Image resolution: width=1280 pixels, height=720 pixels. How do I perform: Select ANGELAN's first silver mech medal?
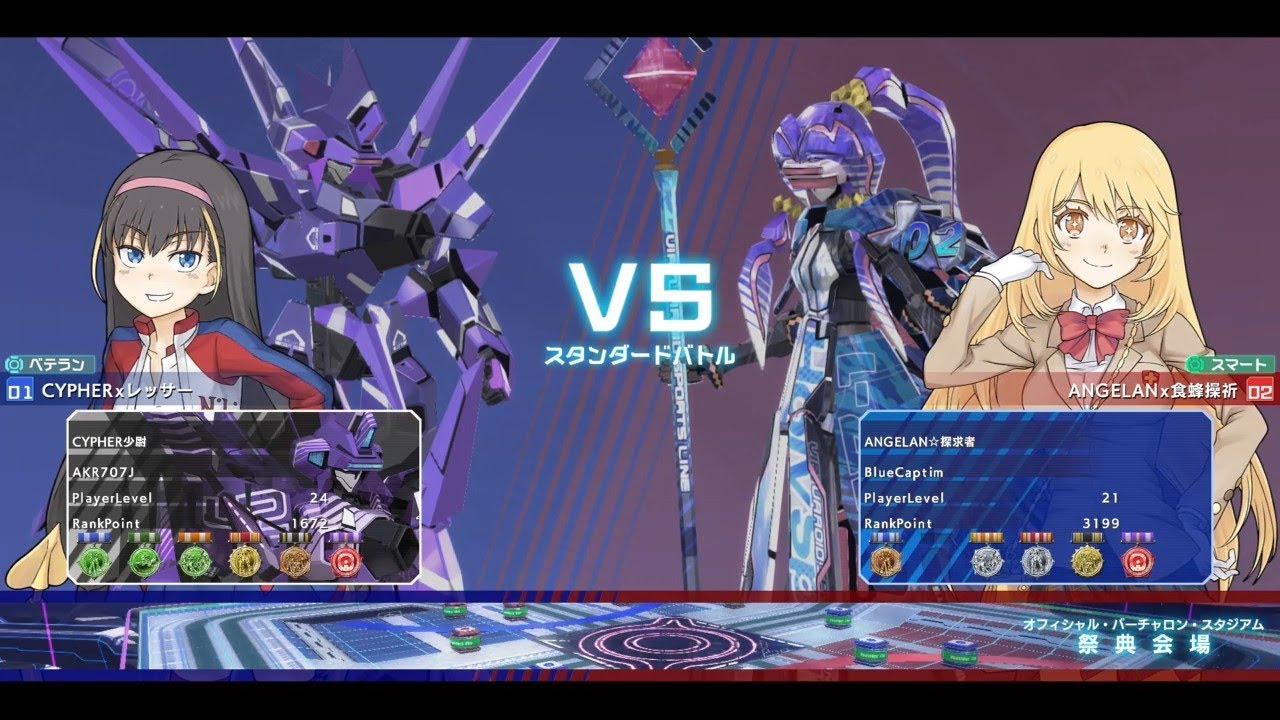click(987, 562)
